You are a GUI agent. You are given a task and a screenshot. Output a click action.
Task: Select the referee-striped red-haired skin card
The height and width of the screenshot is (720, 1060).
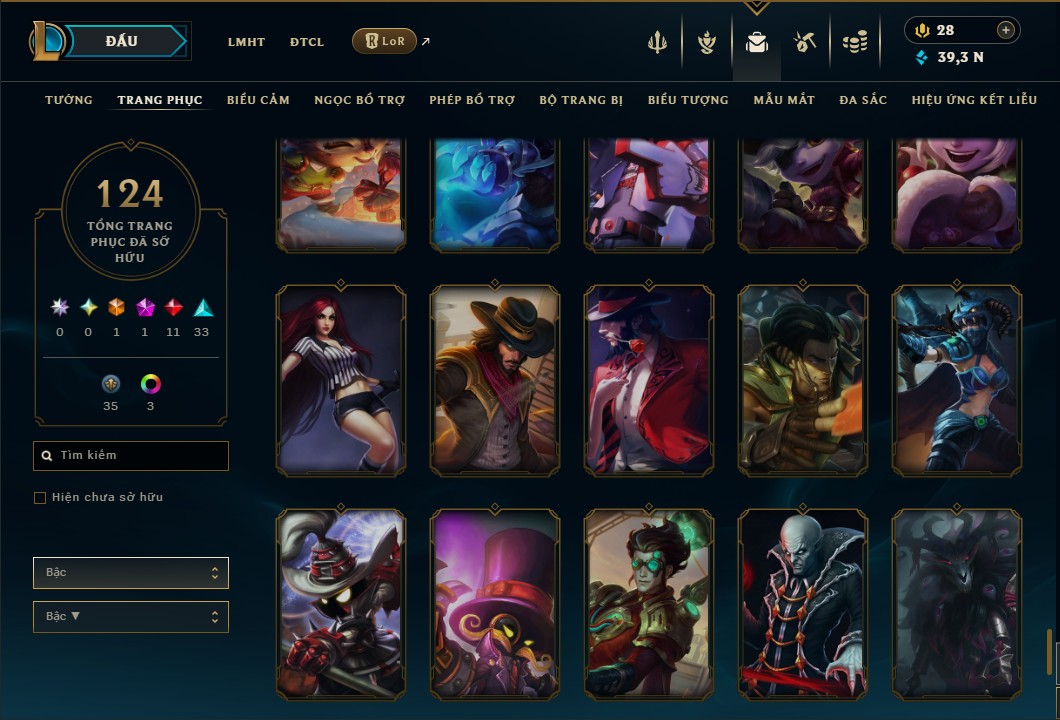341,380
